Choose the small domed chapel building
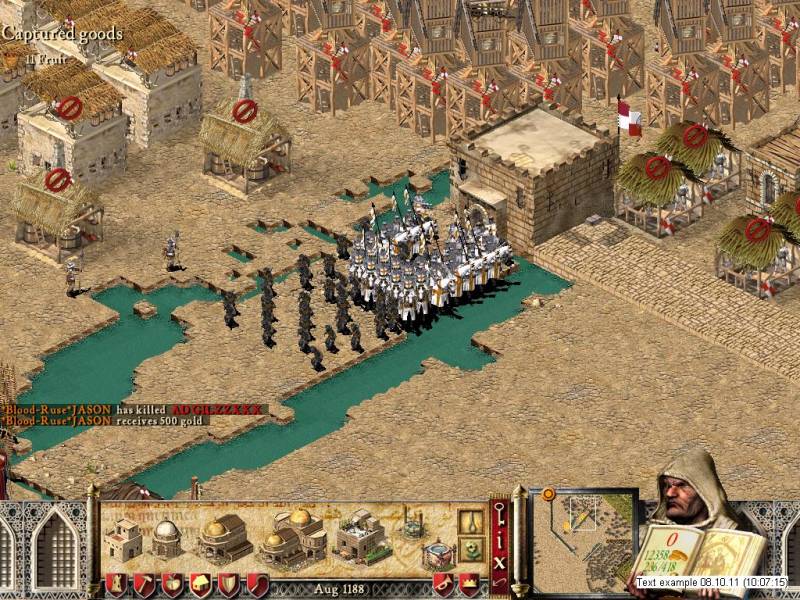Screen dimensions: 800x600 click(x=165, y=538)
